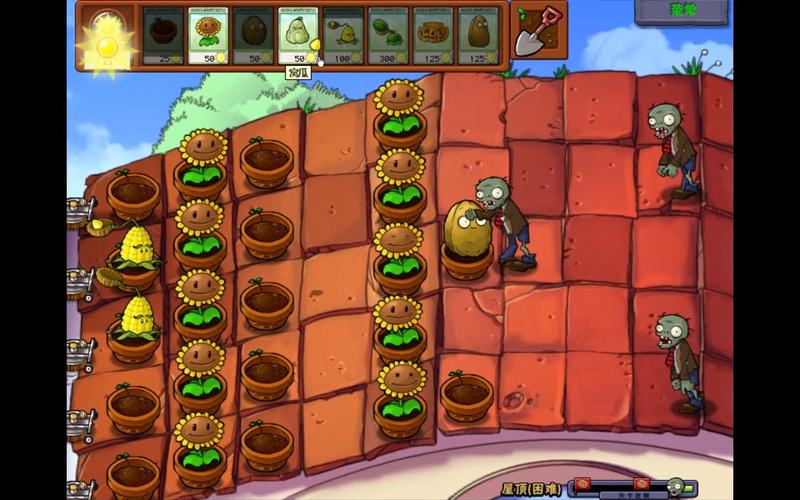The height and width of the screenshot is (500, 800).
Task: Choose the Wall-nut seed packet
Action: [x=252, y=35]
